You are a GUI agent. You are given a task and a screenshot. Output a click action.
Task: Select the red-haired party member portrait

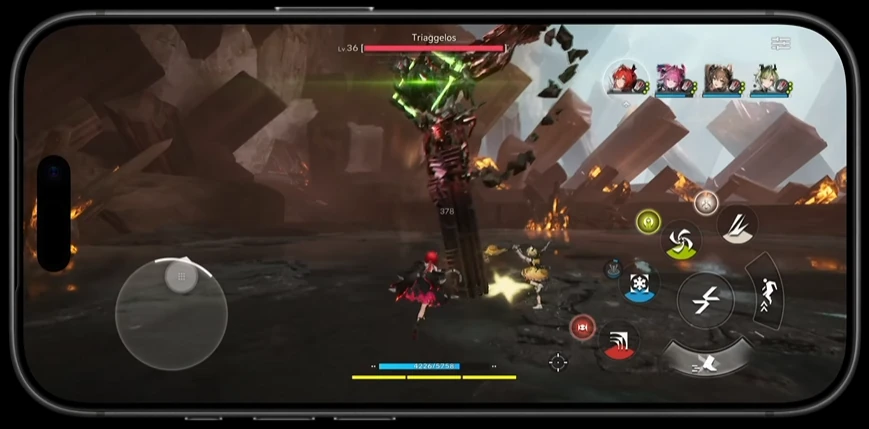pos(621,79)
